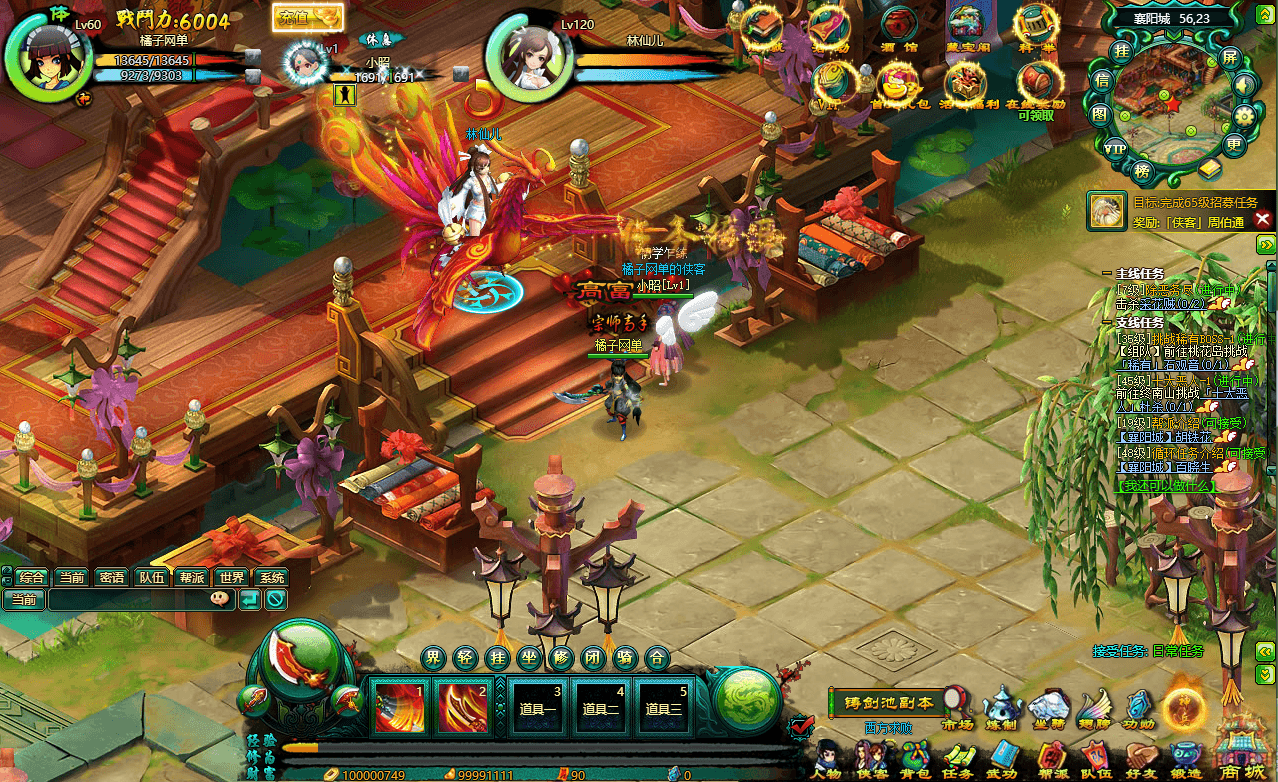Switch to the 世界 chat tab
The image size is (1278, 782).
232,577
